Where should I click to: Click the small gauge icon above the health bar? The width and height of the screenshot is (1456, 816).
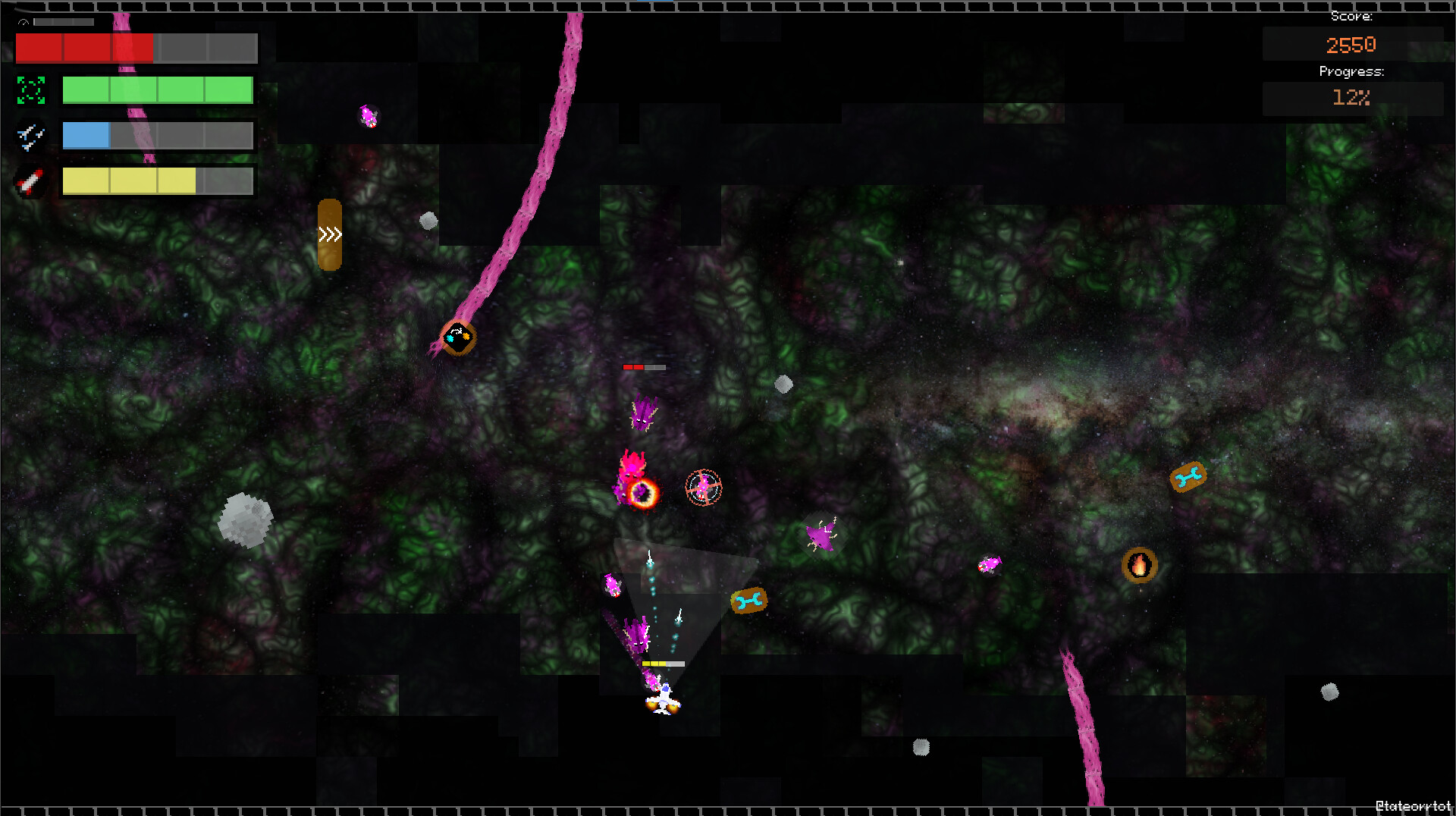[x=24, y=22]
